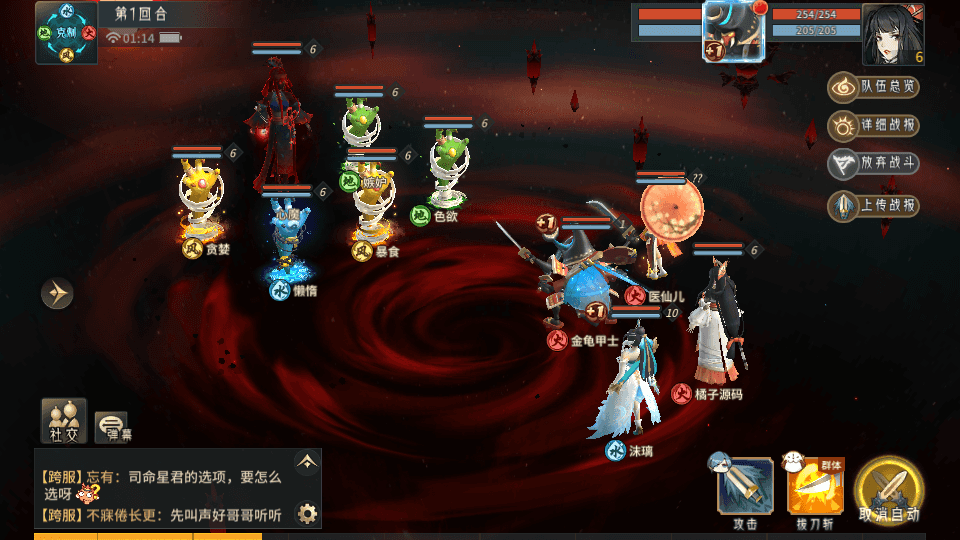Activate the 拔刀斩 group skill

pyautogui.click(x=816, y=487)
